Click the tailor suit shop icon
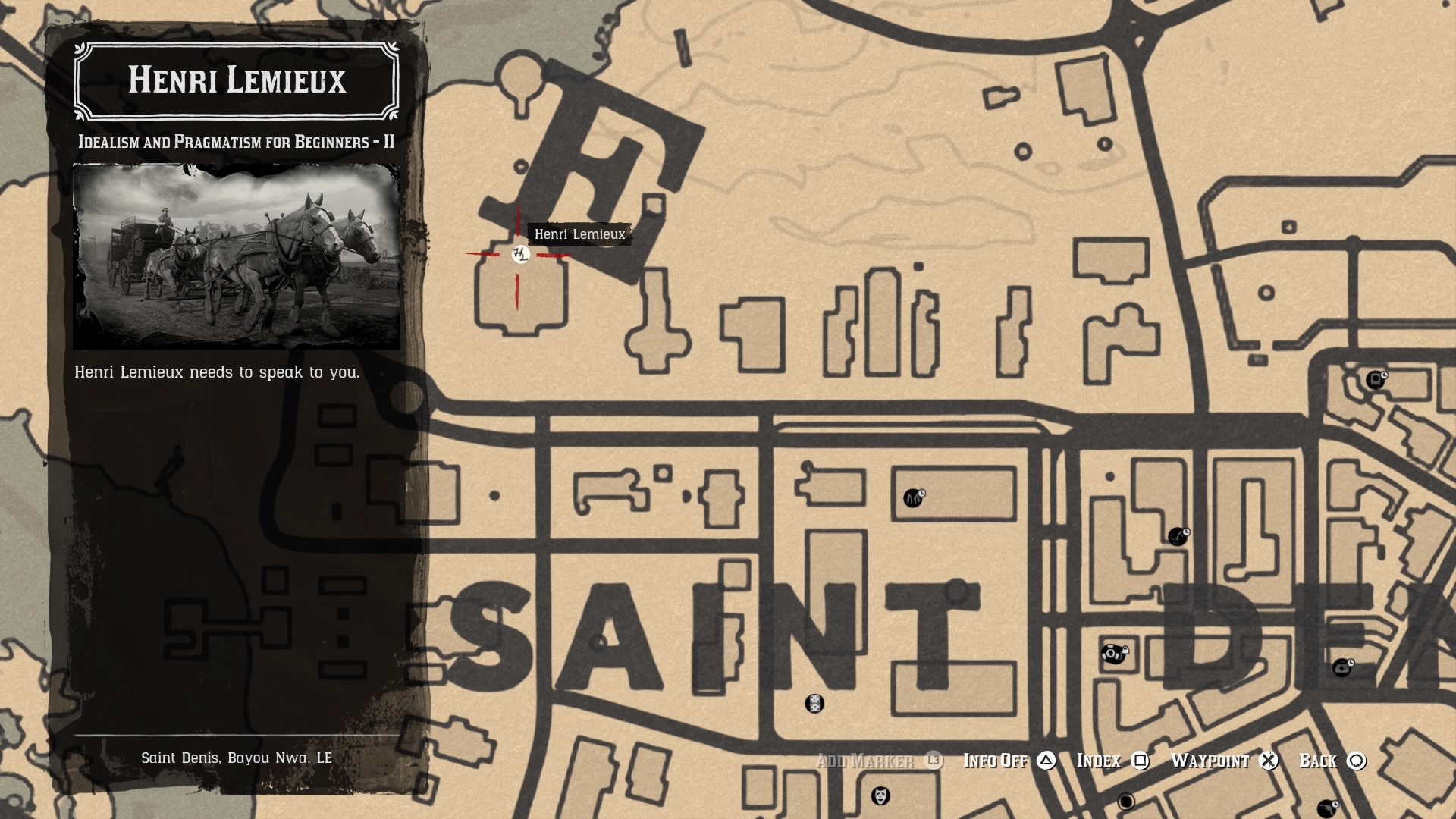The image size is (1456, 819). coord(914,498)
